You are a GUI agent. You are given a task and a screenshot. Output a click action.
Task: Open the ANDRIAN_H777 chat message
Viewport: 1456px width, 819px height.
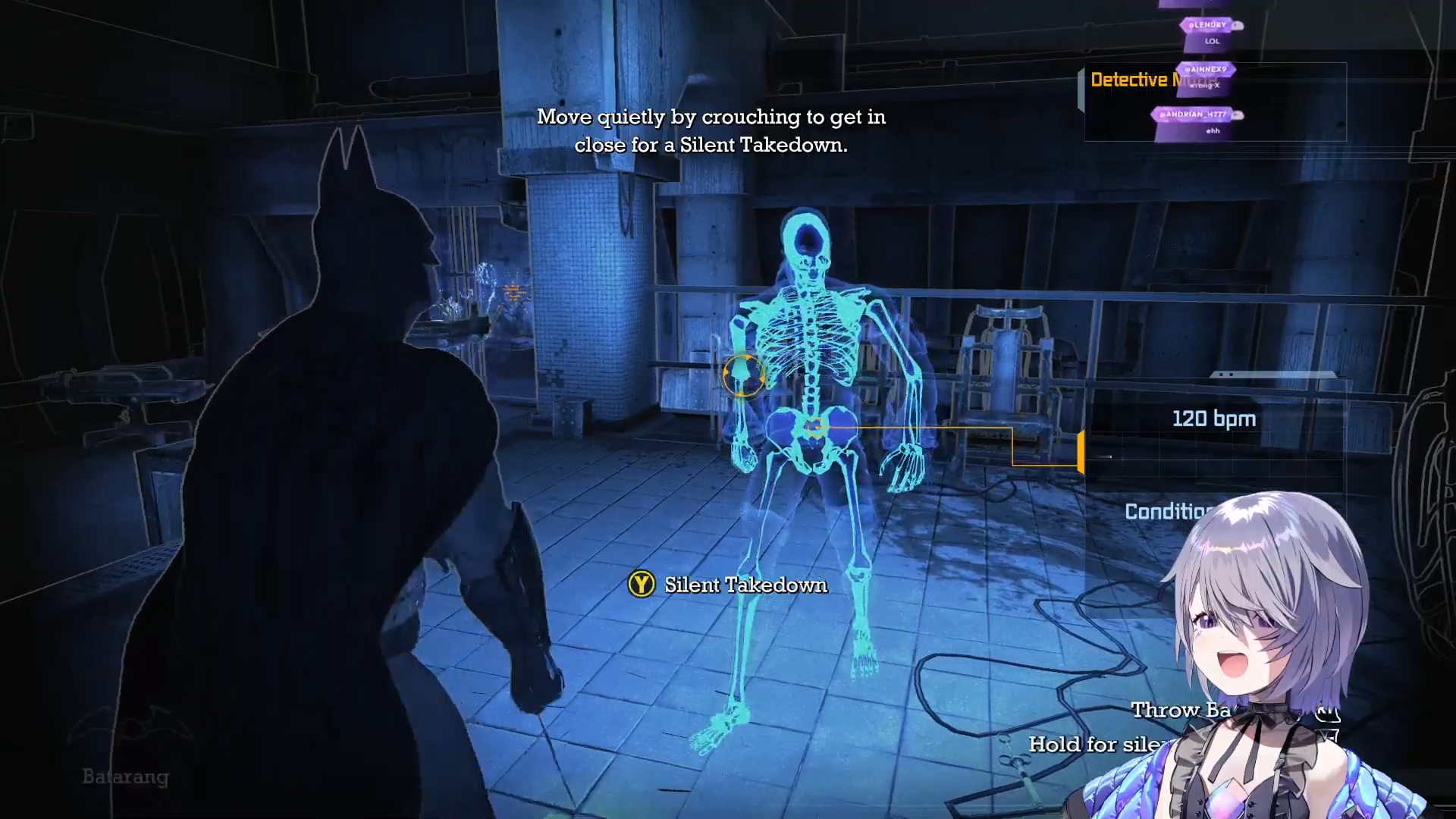1197,122
